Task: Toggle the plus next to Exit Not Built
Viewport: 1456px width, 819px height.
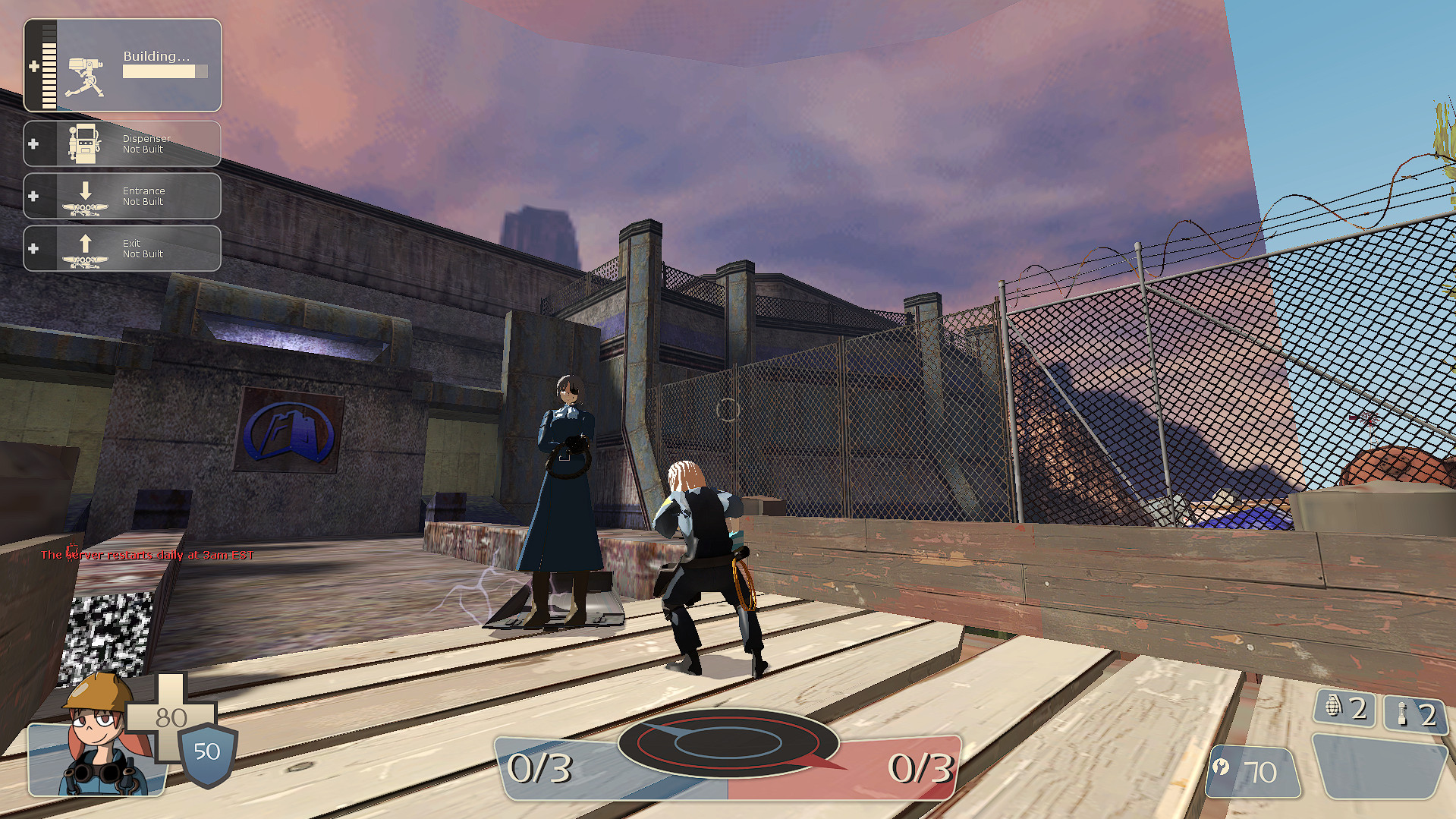Action: 33,247
